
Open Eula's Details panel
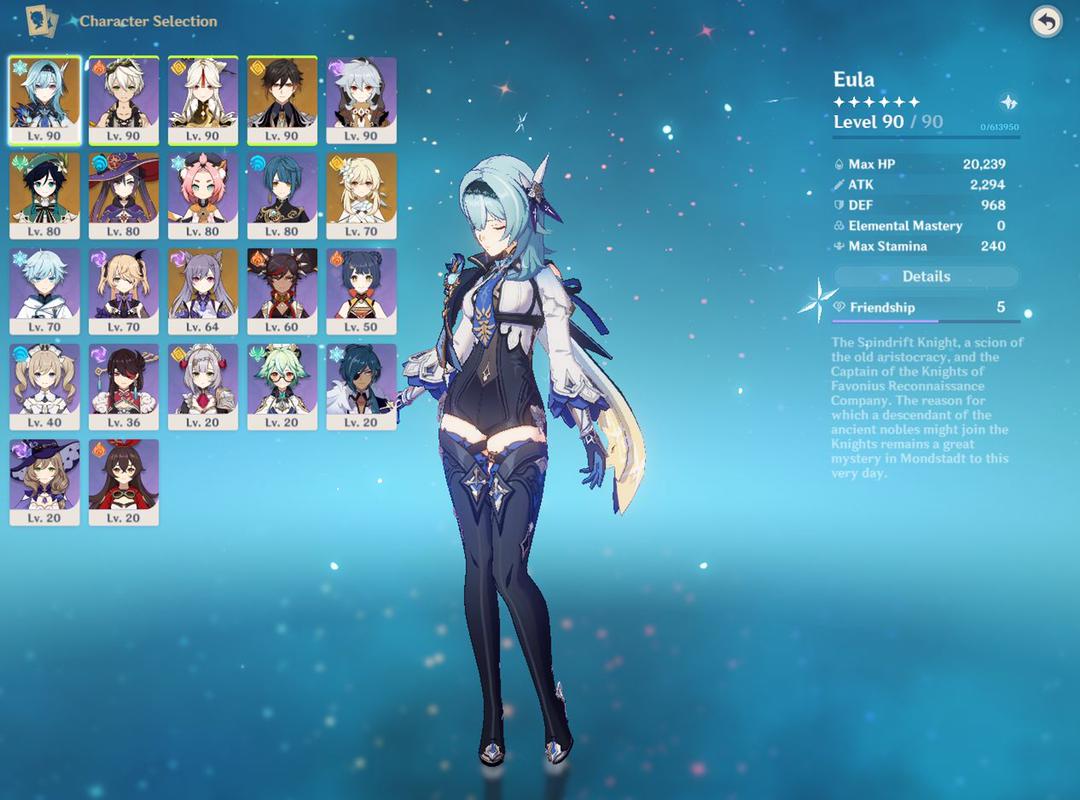926,276
